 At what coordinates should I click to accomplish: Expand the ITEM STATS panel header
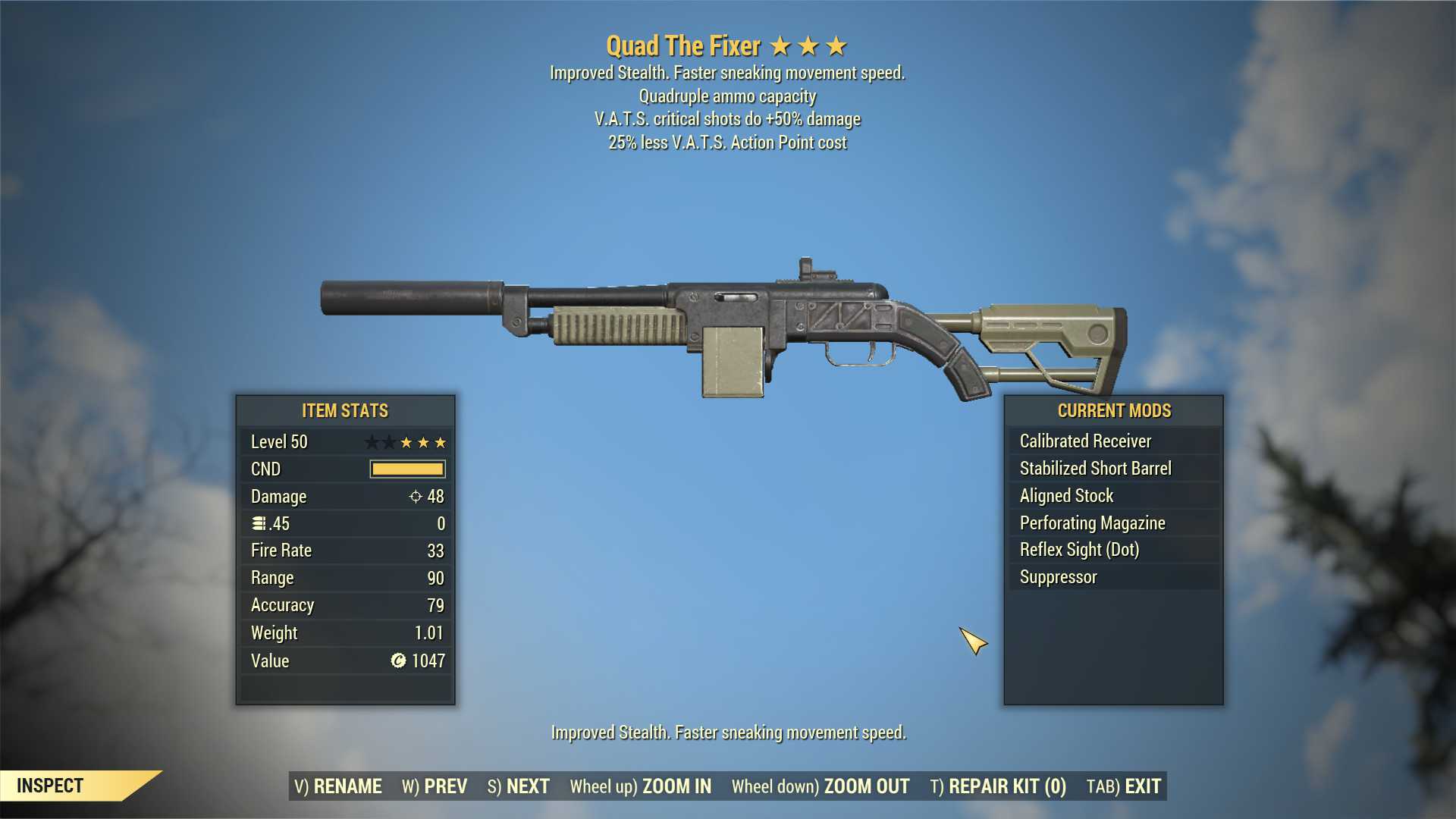(x=344, y=410)
